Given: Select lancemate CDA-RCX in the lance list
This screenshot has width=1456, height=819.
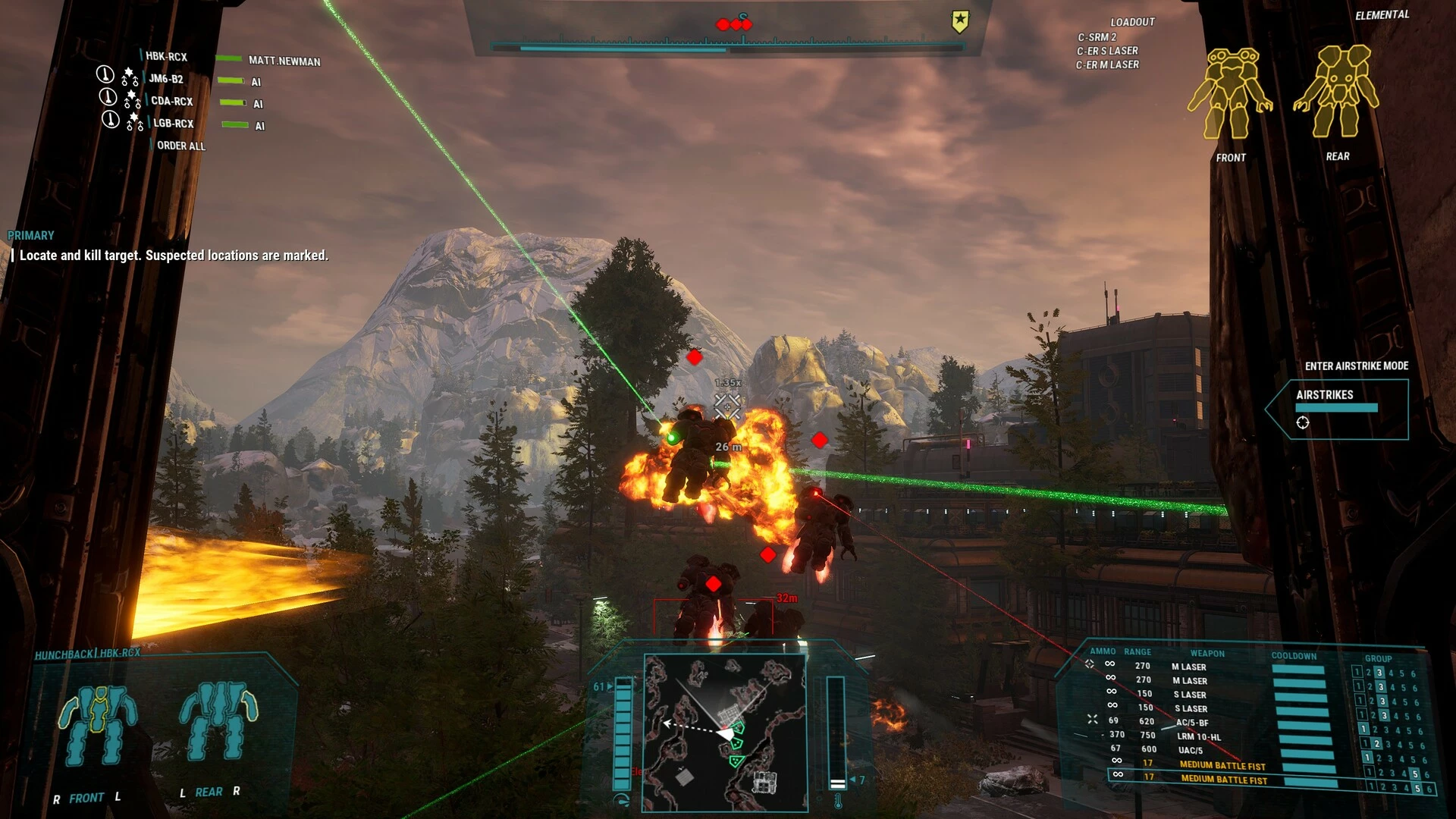Looking at the screenshot, I should 171,101.
